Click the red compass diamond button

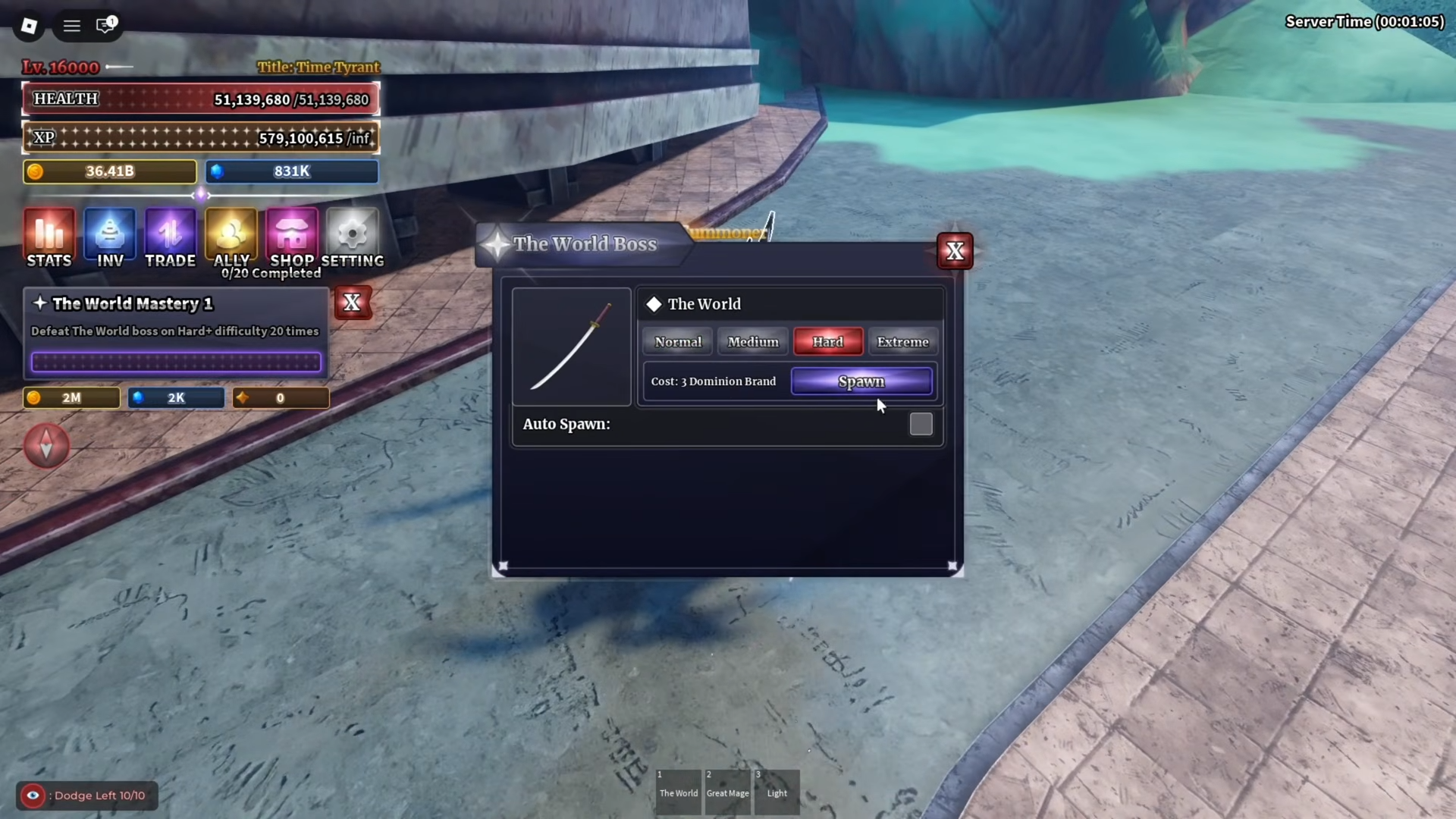pyautogui.click(x=46, y=446)
